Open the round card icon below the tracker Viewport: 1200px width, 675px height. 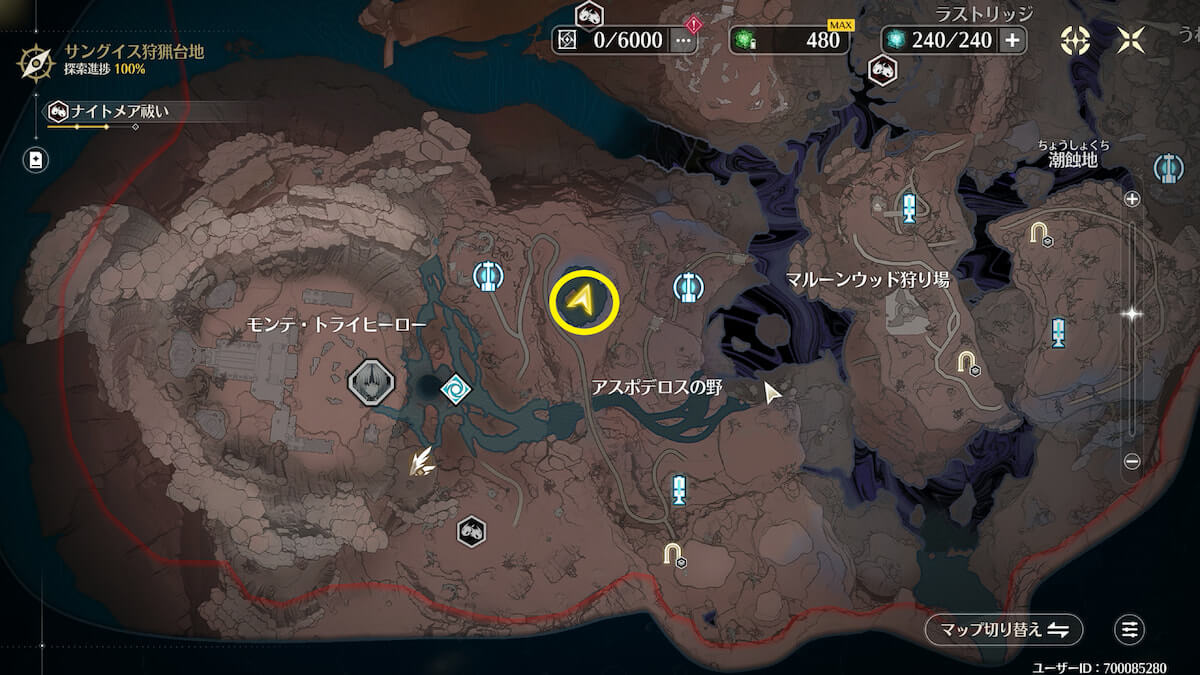36,159
